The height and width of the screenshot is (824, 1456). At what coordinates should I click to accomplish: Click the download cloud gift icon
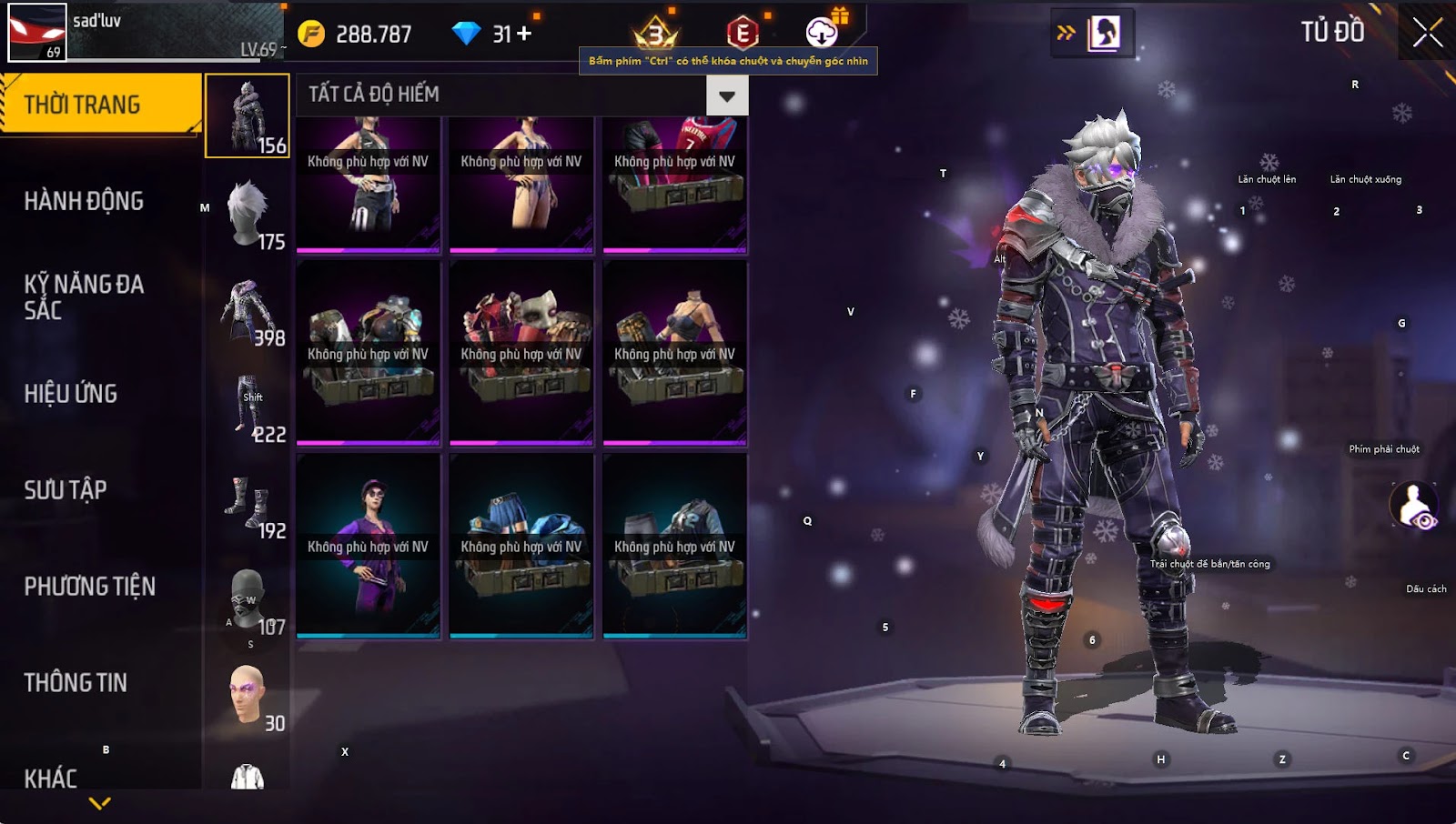pos(823,33)
